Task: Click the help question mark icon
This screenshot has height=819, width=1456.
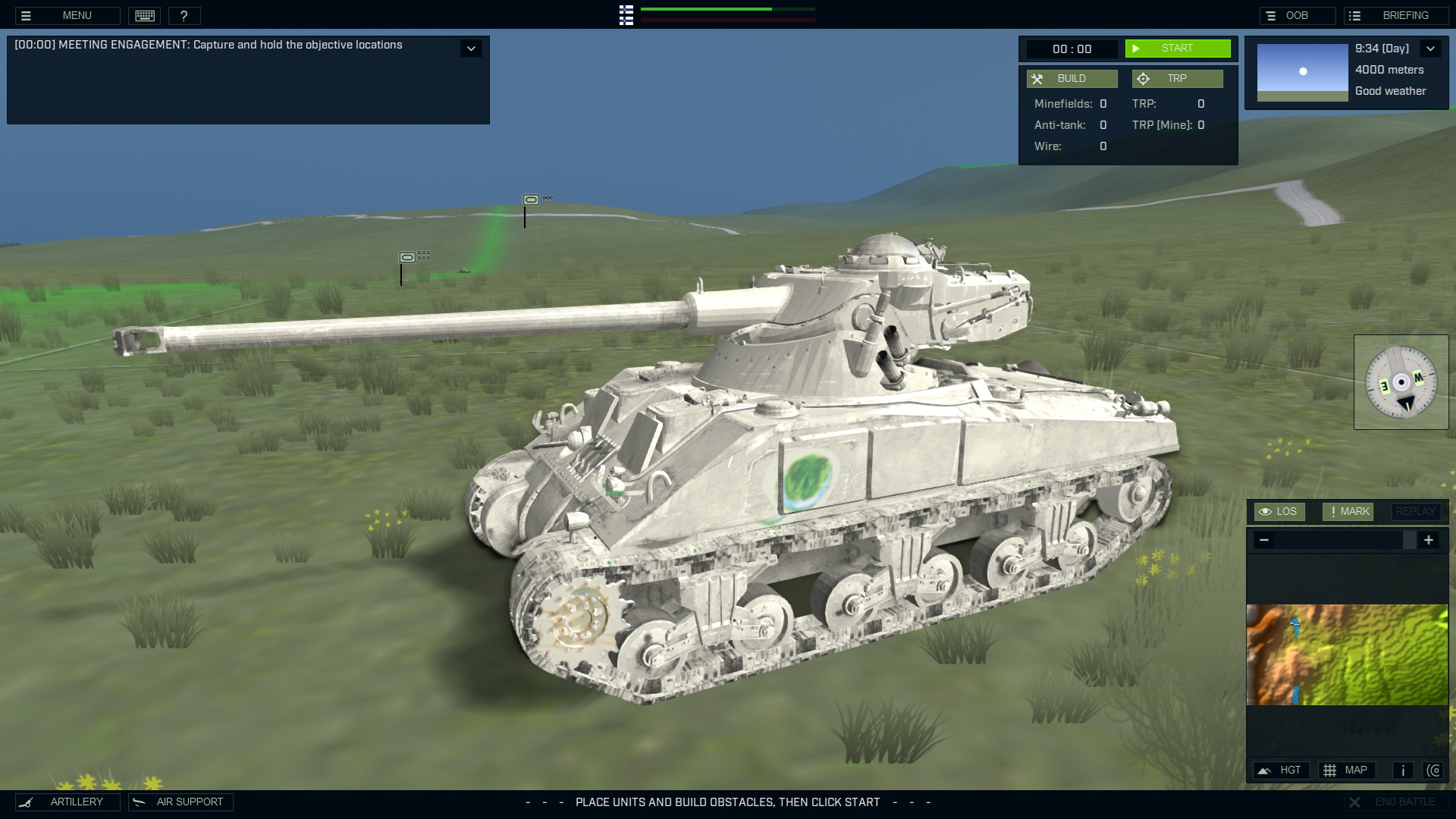Action: (x=184, y=15)
